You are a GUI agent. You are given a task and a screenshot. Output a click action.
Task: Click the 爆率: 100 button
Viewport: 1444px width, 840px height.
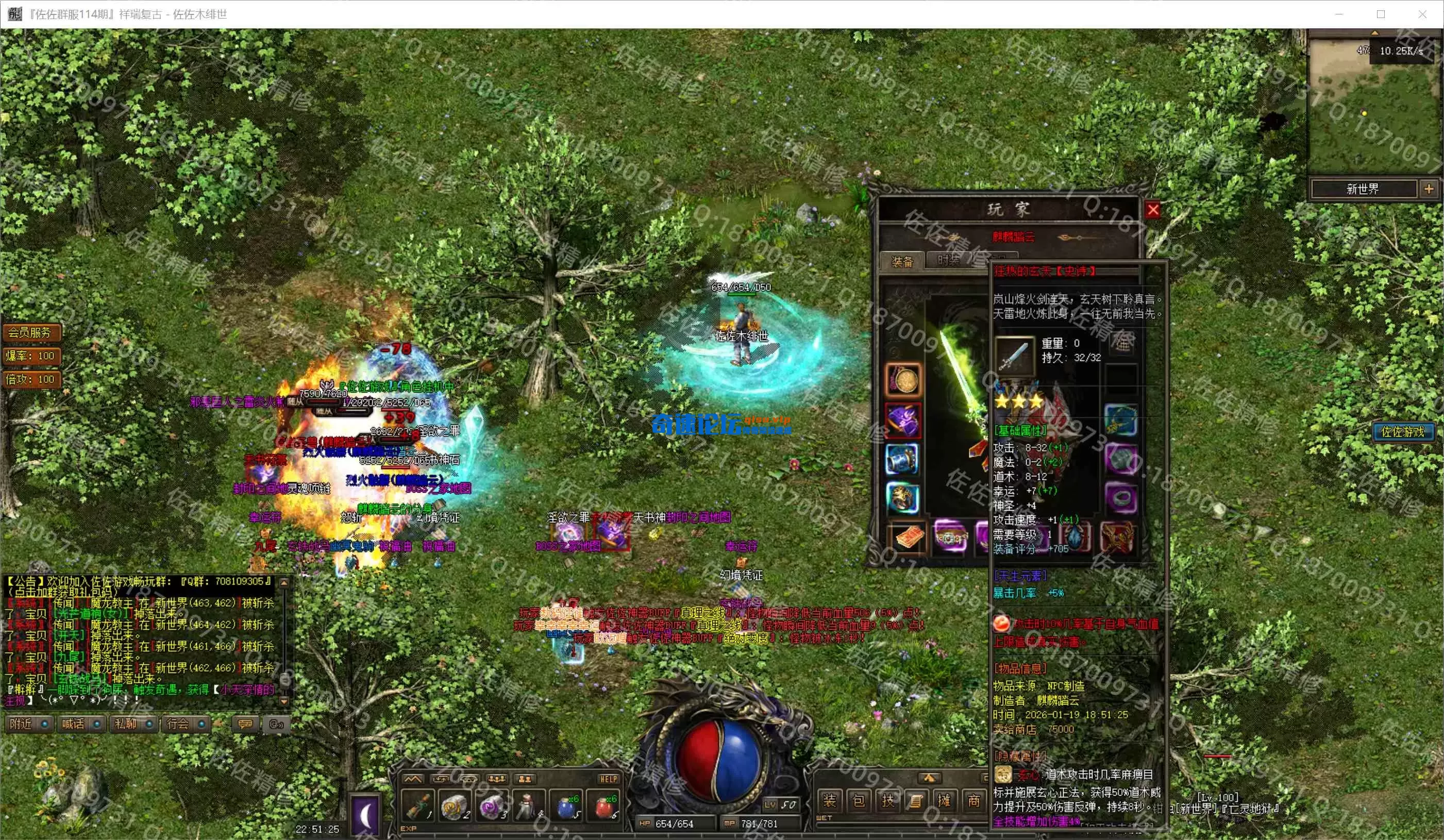31,356
